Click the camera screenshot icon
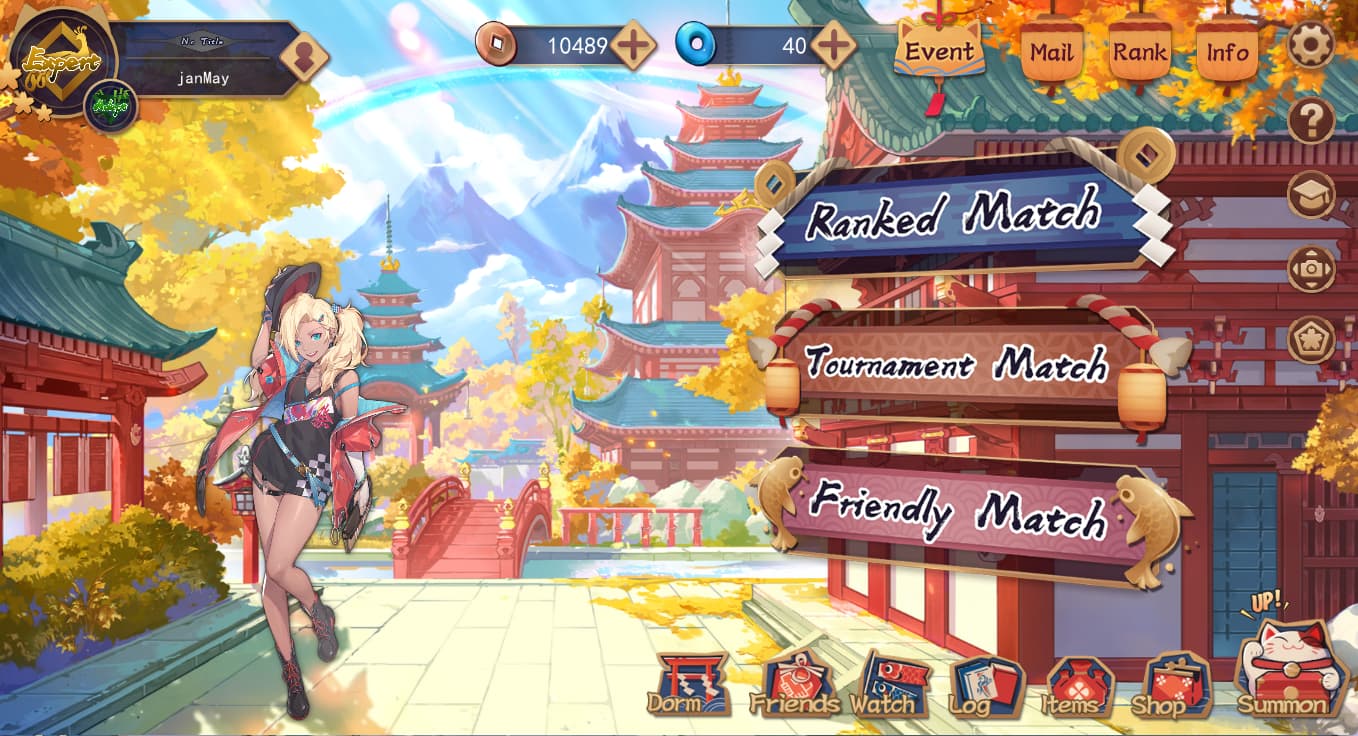The width and height of the screenshot is (1358, 736). pyautogui.click(x=1310, y=268)
